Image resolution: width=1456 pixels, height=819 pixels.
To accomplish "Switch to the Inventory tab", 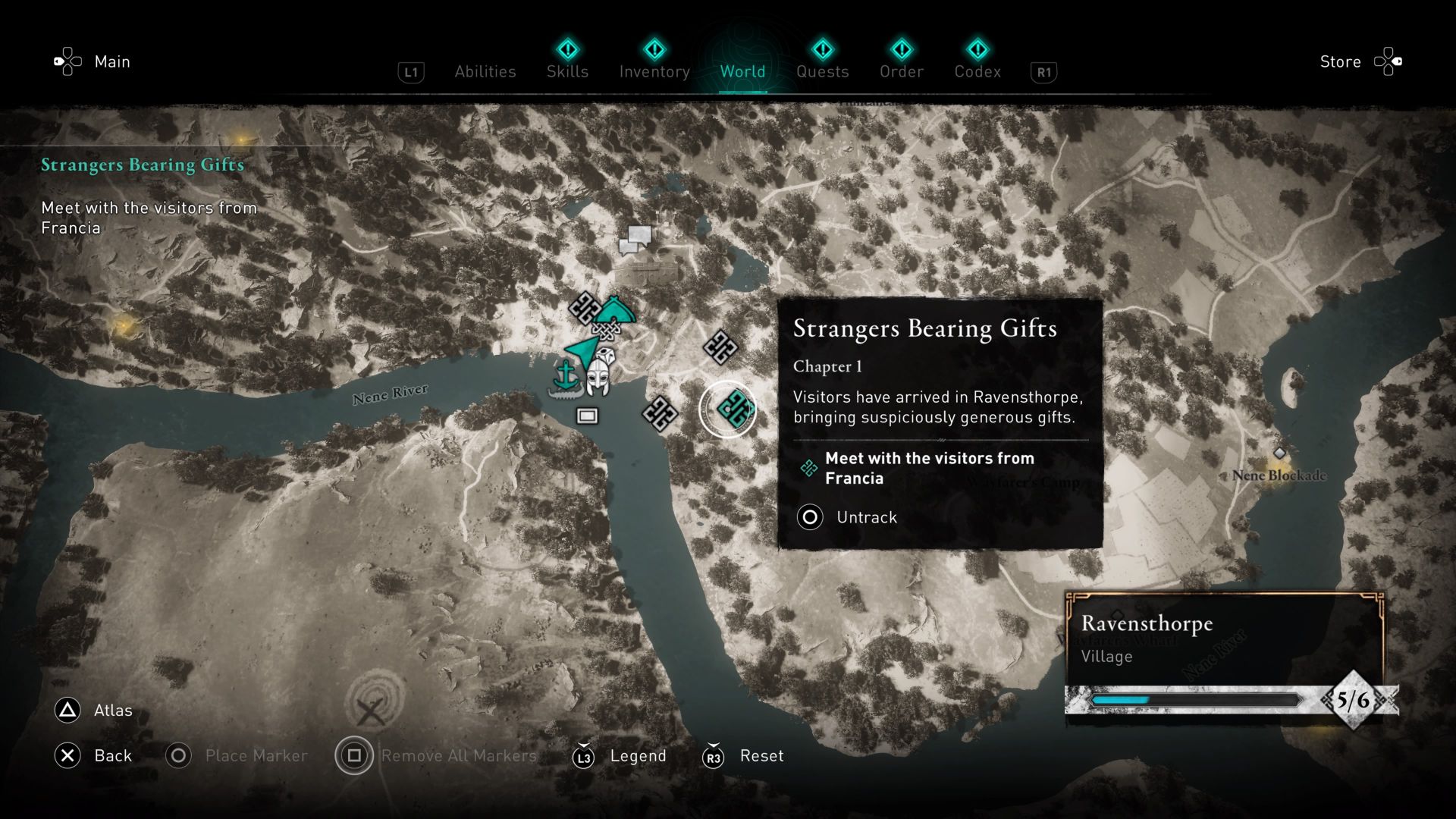I will (x=654, y=71).
